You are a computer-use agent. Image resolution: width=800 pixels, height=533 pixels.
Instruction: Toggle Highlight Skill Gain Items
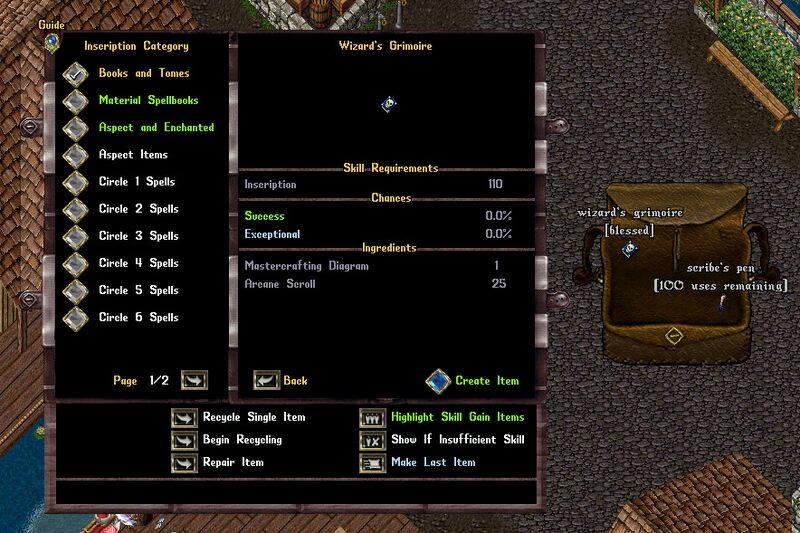tap(373, 417)
